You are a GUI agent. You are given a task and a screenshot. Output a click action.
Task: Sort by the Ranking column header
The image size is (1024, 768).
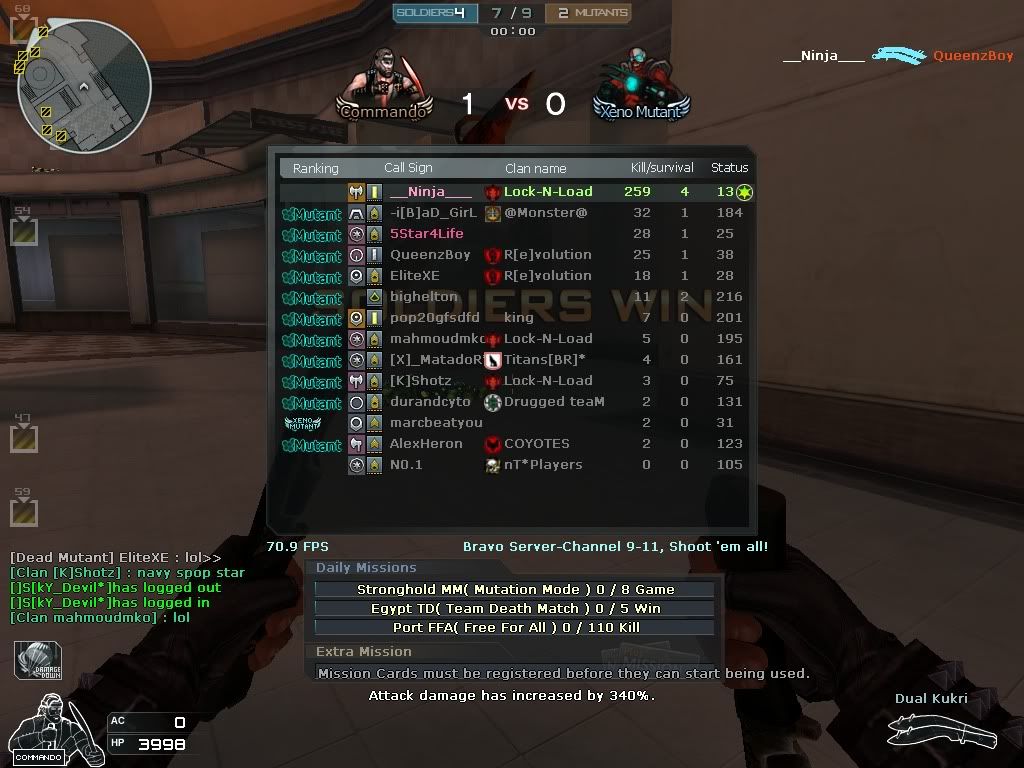[x=315, y=169]
